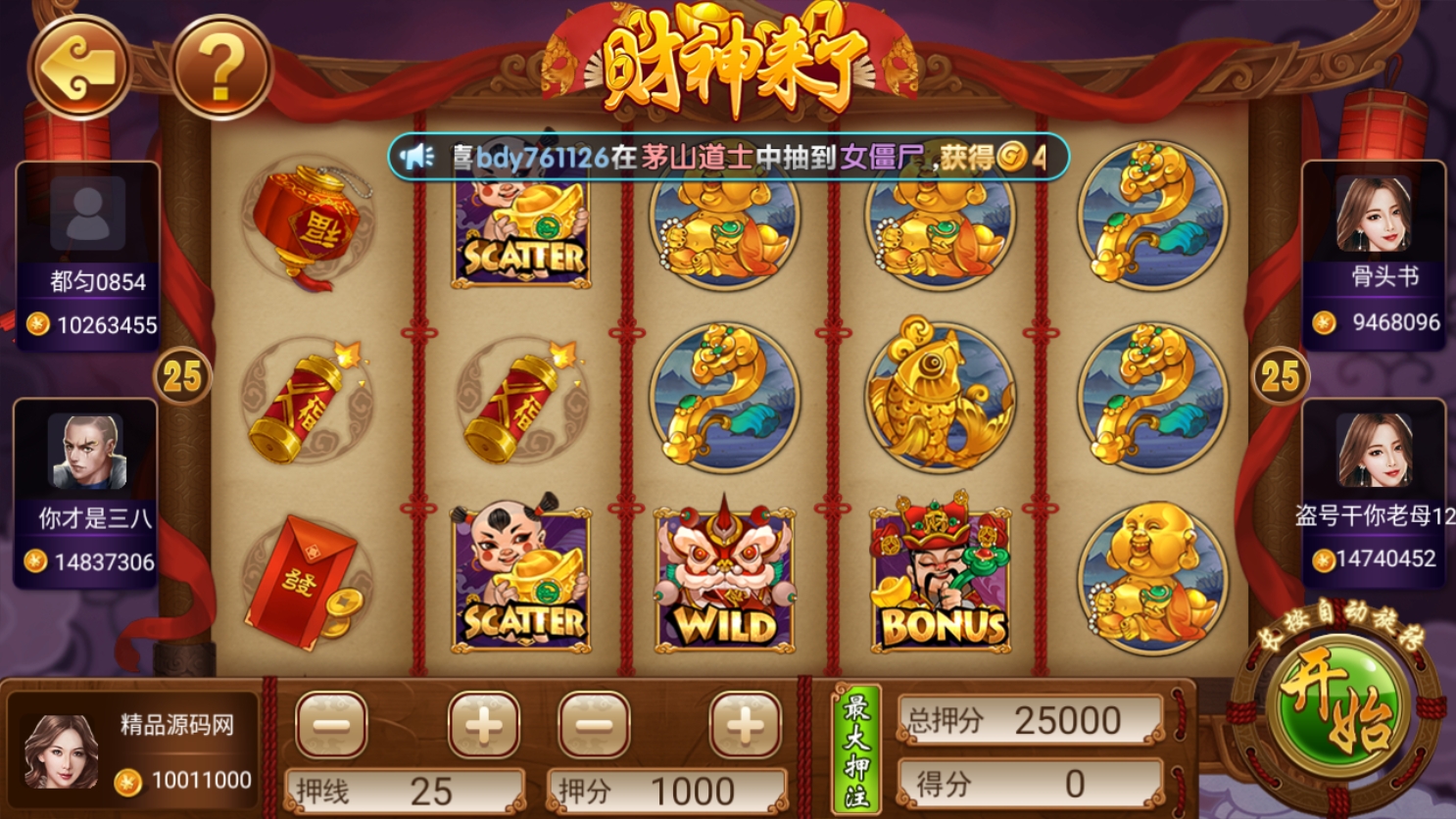This screenshot has width=1456, height=819.
Task: View player 都匀0854's profile
Action: tap(88, 214)
